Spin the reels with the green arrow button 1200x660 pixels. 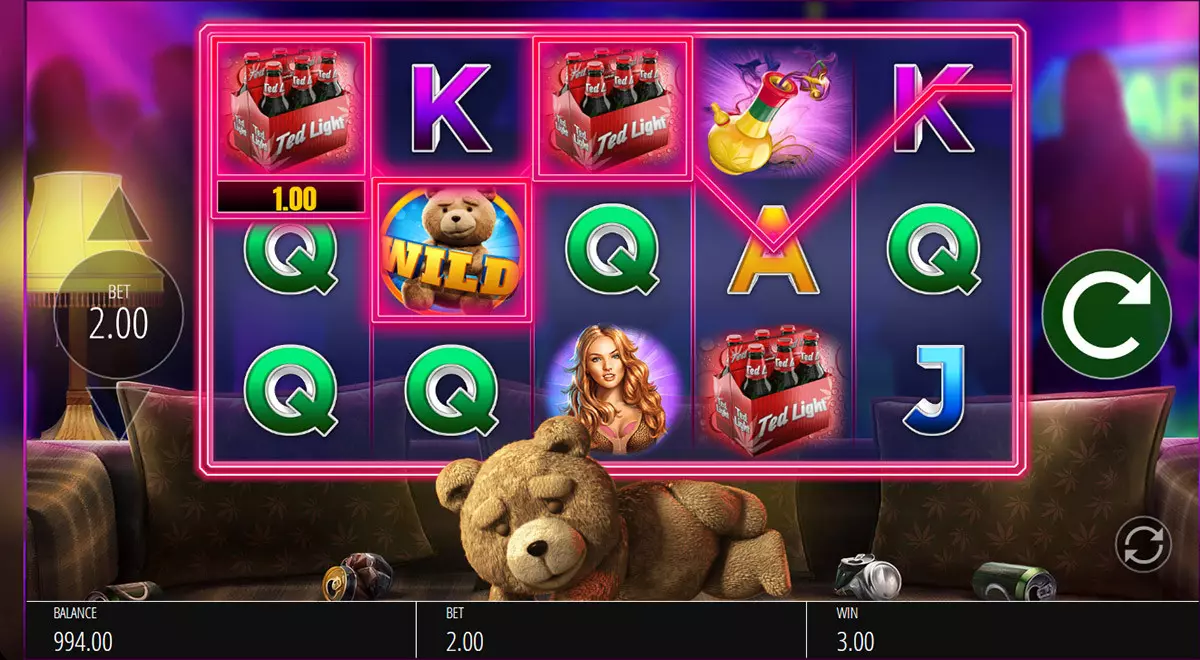(x=1106, y=316)
